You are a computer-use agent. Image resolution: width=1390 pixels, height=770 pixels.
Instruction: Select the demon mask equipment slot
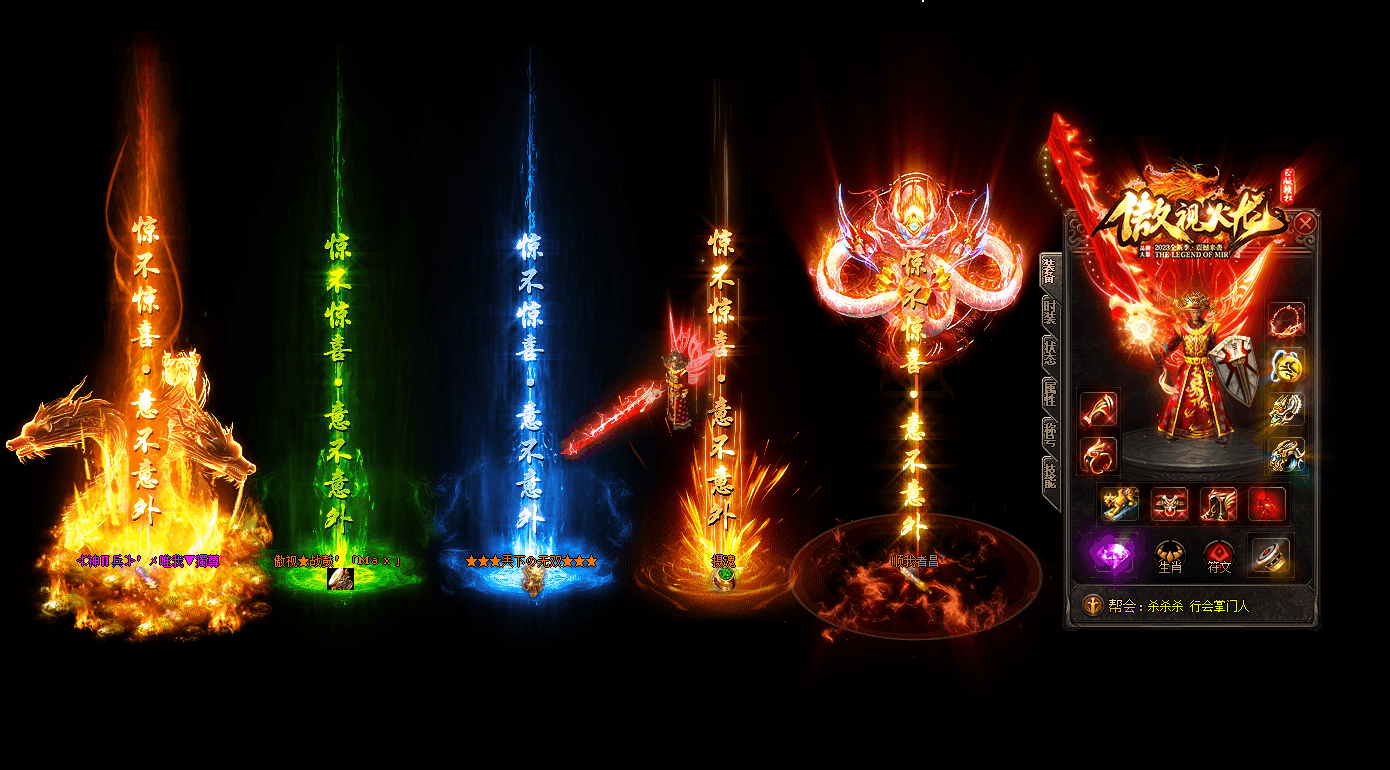pyautogui.click(x=1169, y=504)
